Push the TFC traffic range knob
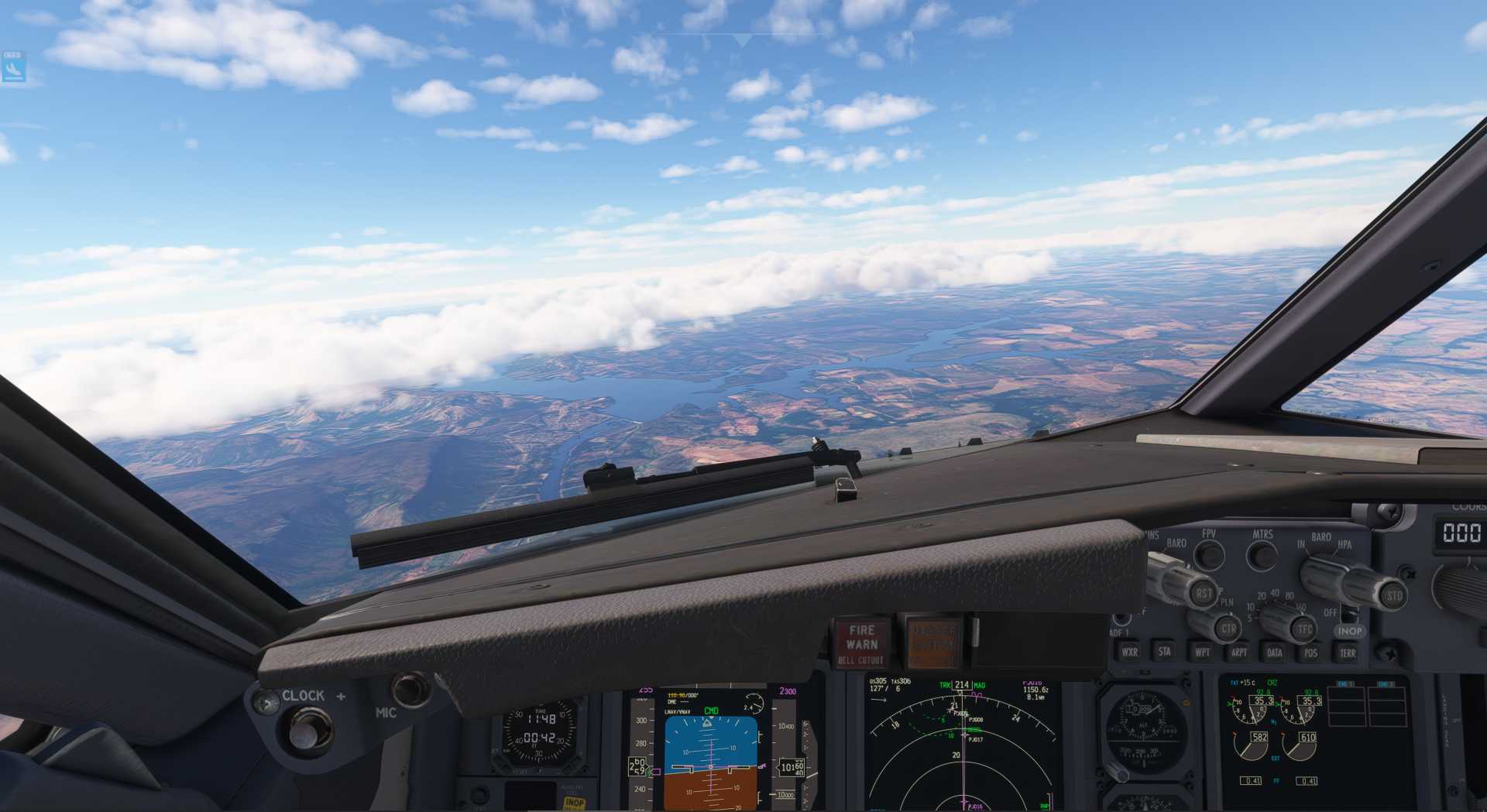The image size is (1487, 812). tap(1305, 629)
